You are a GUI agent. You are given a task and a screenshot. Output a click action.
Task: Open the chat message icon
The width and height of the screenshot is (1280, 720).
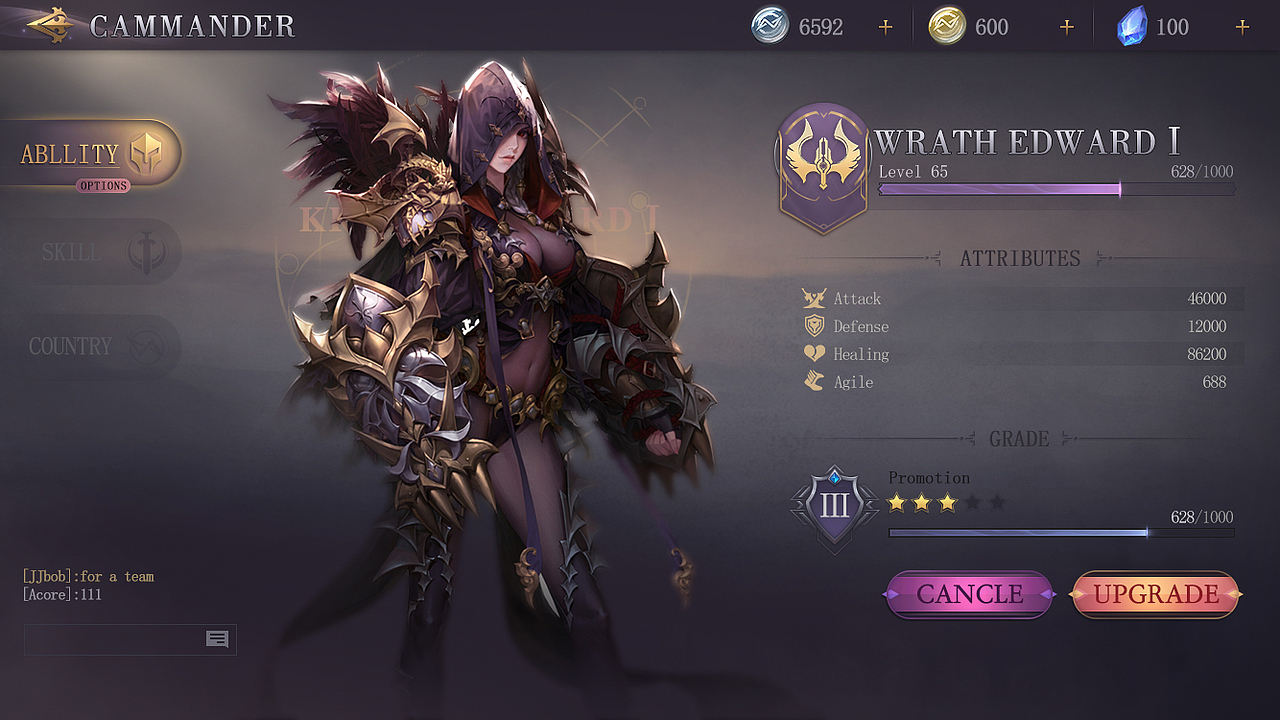tap(217, 639)
